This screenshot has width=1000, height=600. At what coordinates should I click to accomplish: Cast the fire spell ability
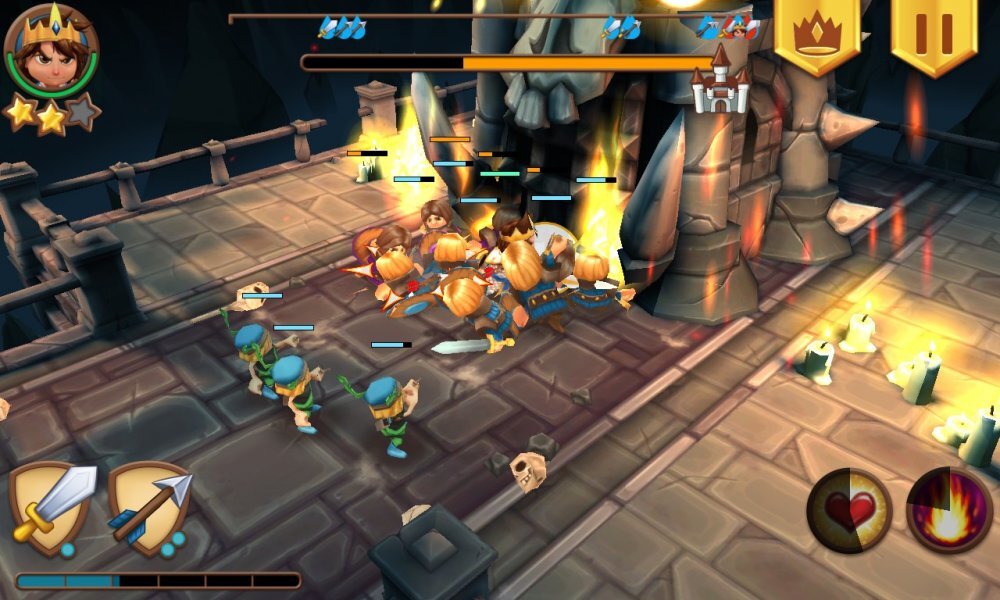tap(949, 510)
